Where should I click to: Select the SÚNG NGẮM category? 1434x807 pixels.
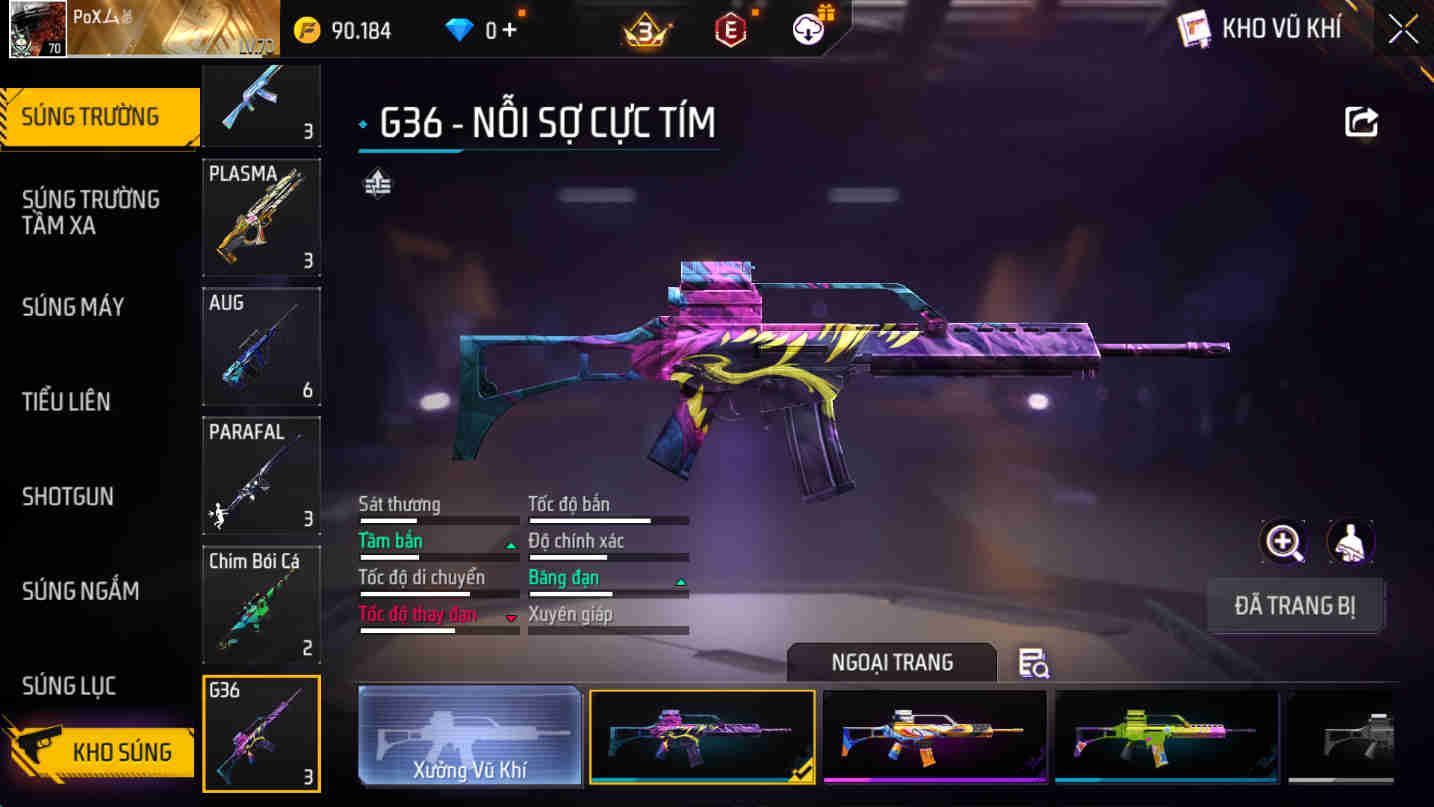79,591
